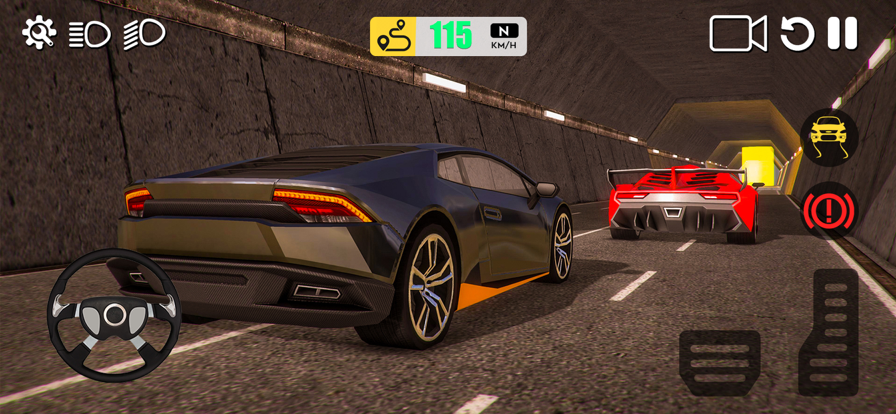Reset the car with the restart arrow

click(797, 34)
